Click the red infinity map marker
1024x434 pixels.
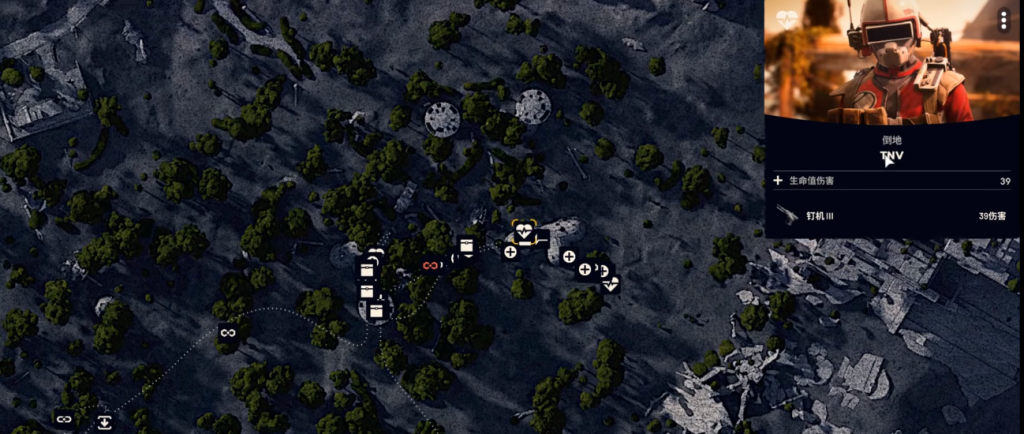(431, 265)
